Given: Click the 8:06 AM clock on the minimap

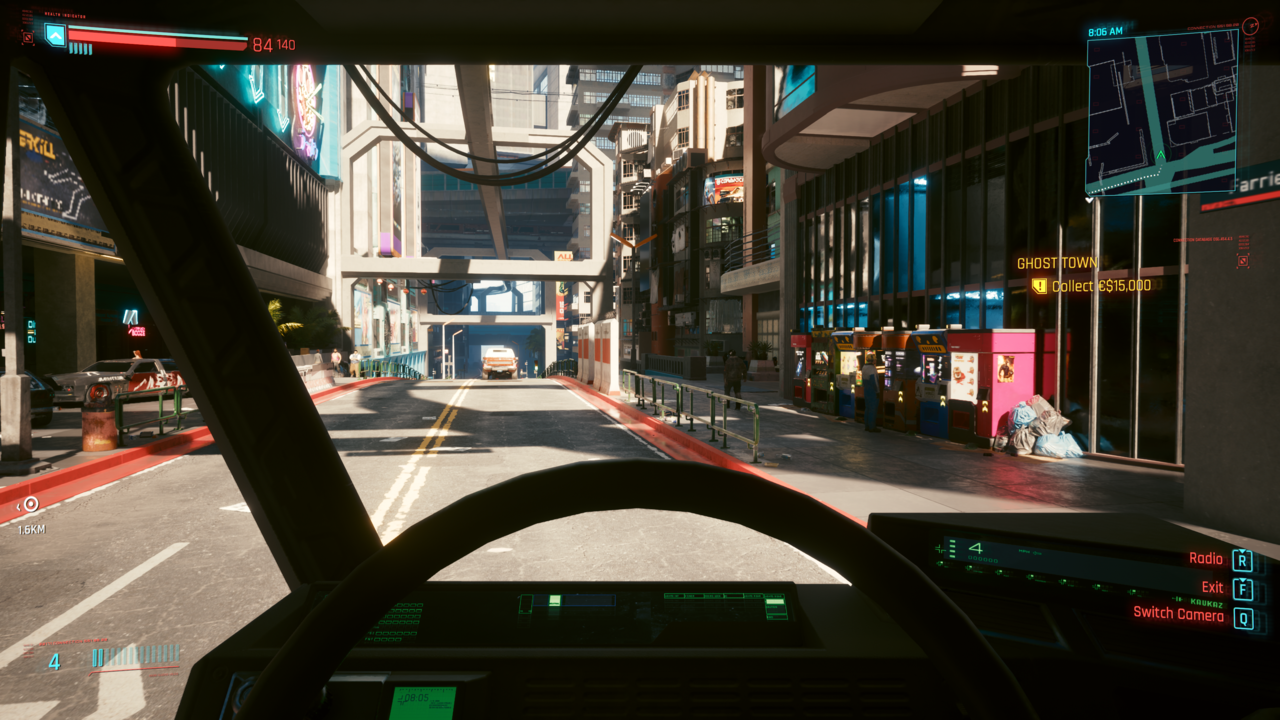Looking at the screenshot, I should coord(1104,29).
